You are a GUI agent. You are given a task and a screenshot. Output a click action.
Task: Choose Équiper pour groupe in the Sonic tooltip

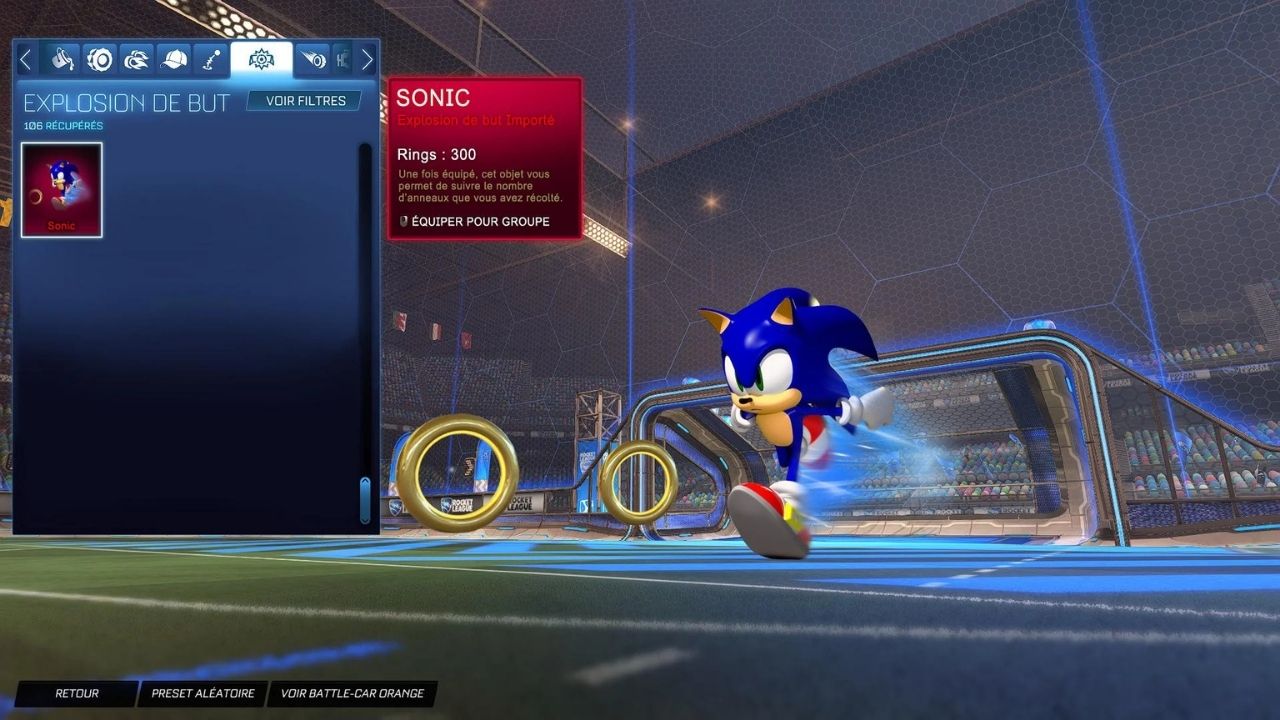480,222
